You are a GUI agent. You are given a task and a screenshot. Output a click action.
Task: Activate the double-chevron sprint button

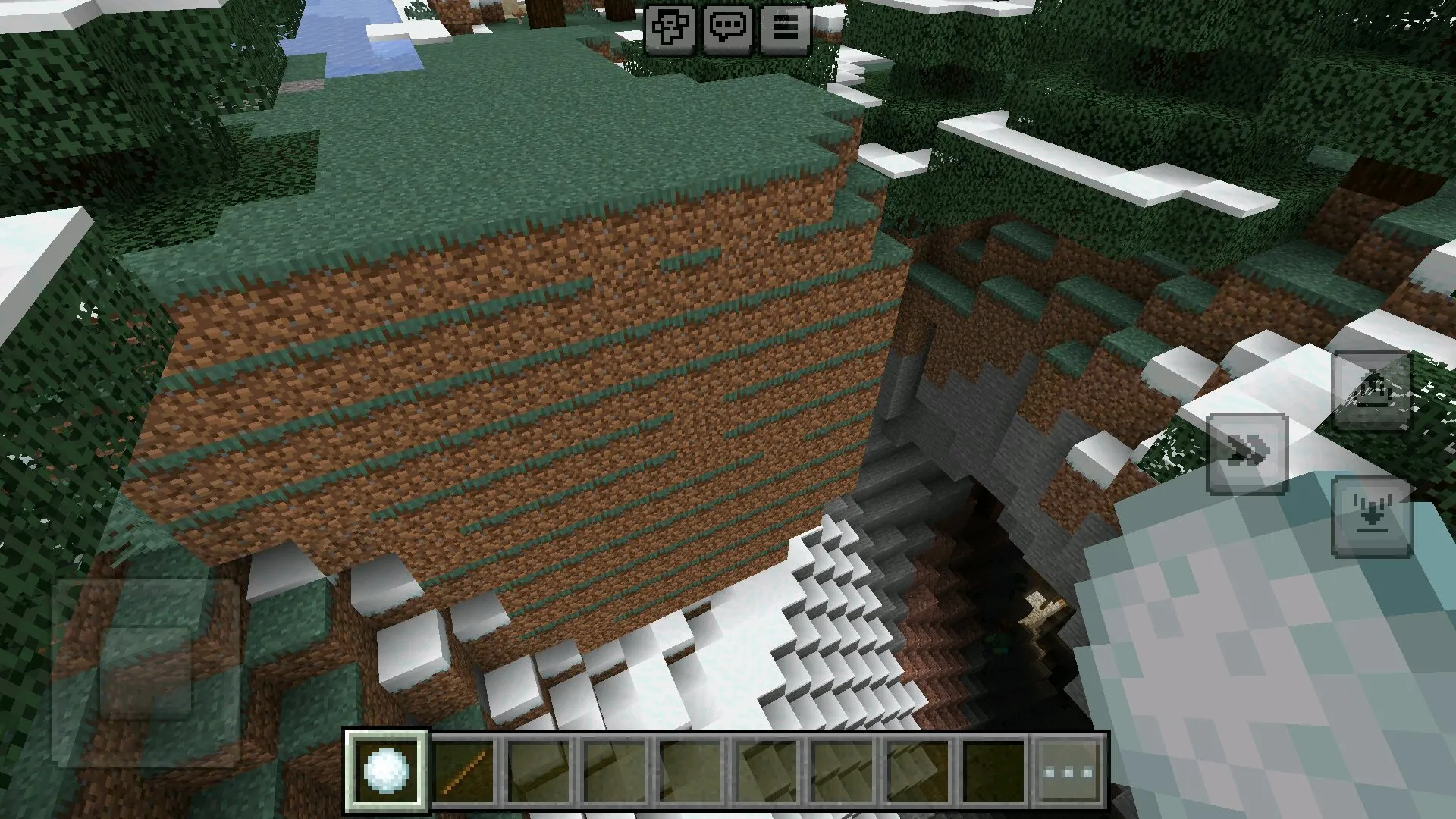tap(1247, 453)
